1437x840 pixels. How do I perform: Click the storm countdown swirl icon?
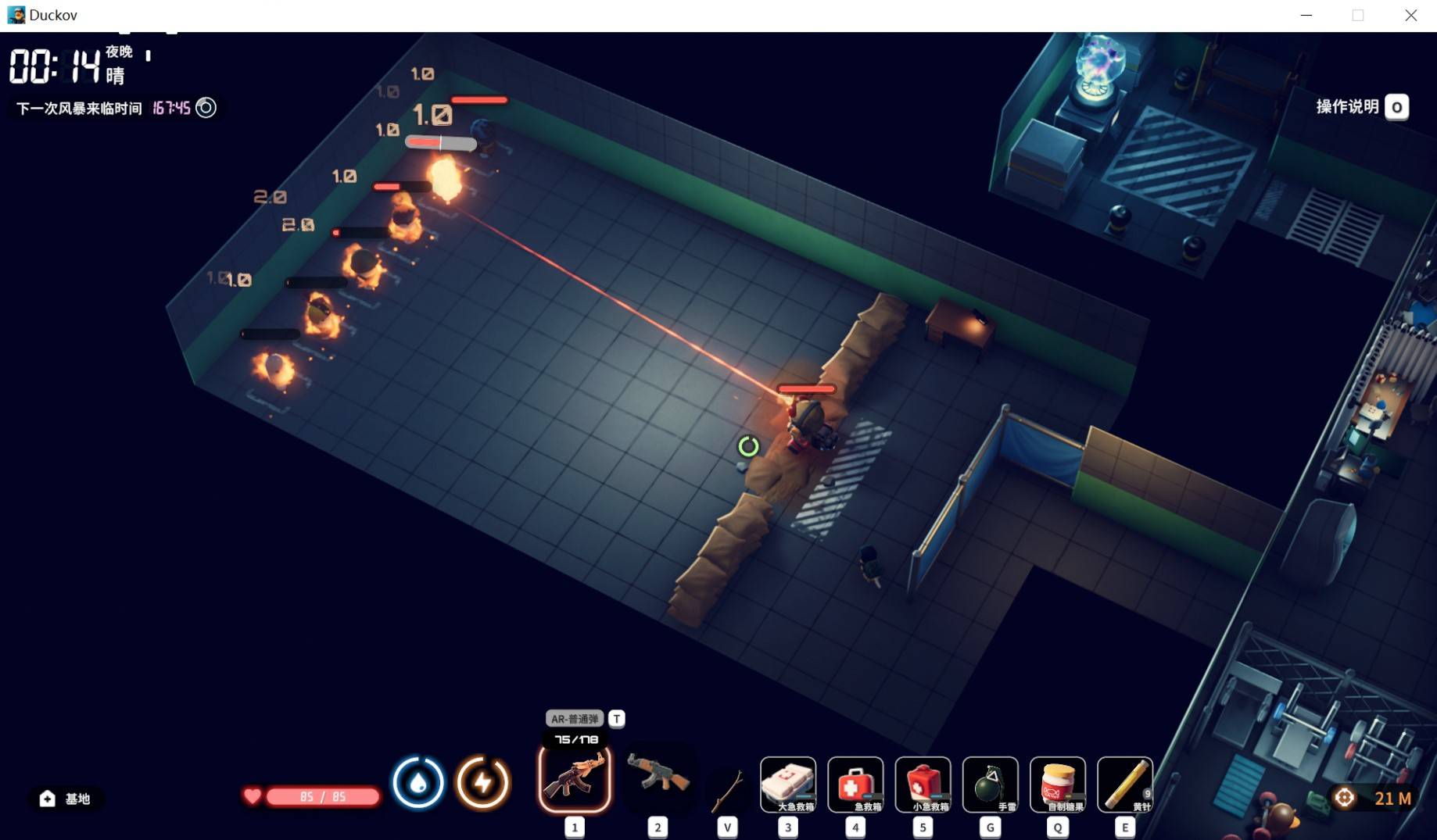pyautogui.click(x=206, y=108)
